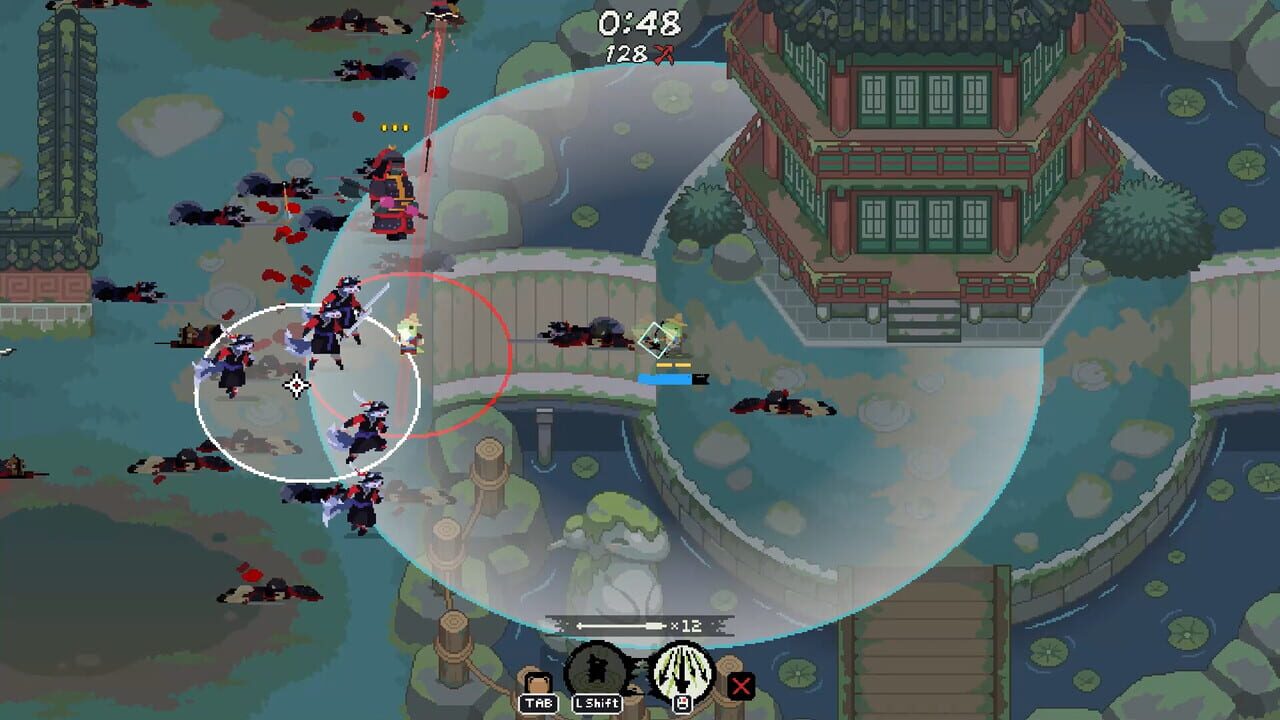Select the TAB keybind label
1280x720 pixels.
[540, 703]
